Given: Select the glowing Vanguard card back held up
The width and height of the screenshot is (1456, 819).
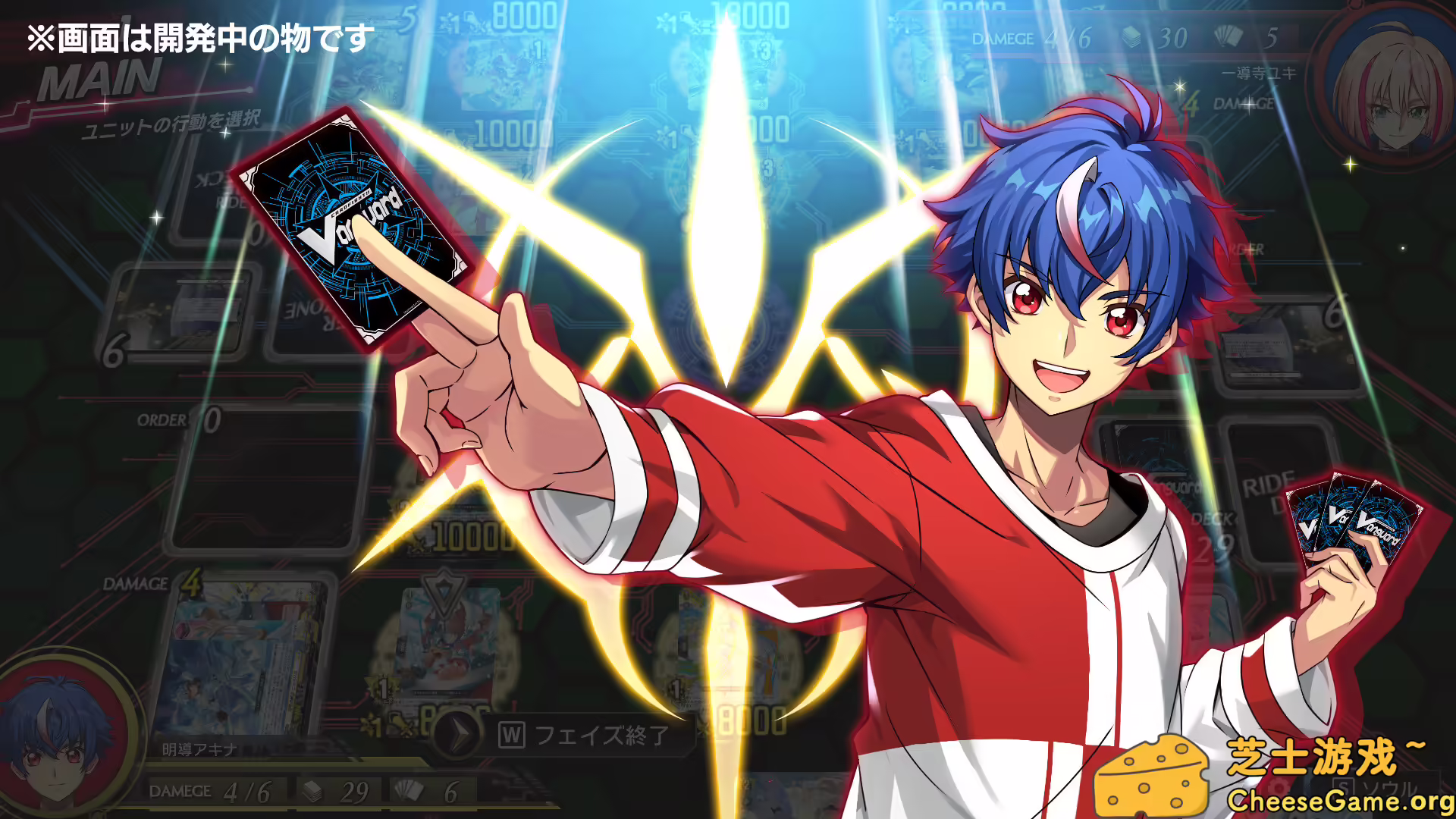Looking at the screenshot, I should (349, 220).
